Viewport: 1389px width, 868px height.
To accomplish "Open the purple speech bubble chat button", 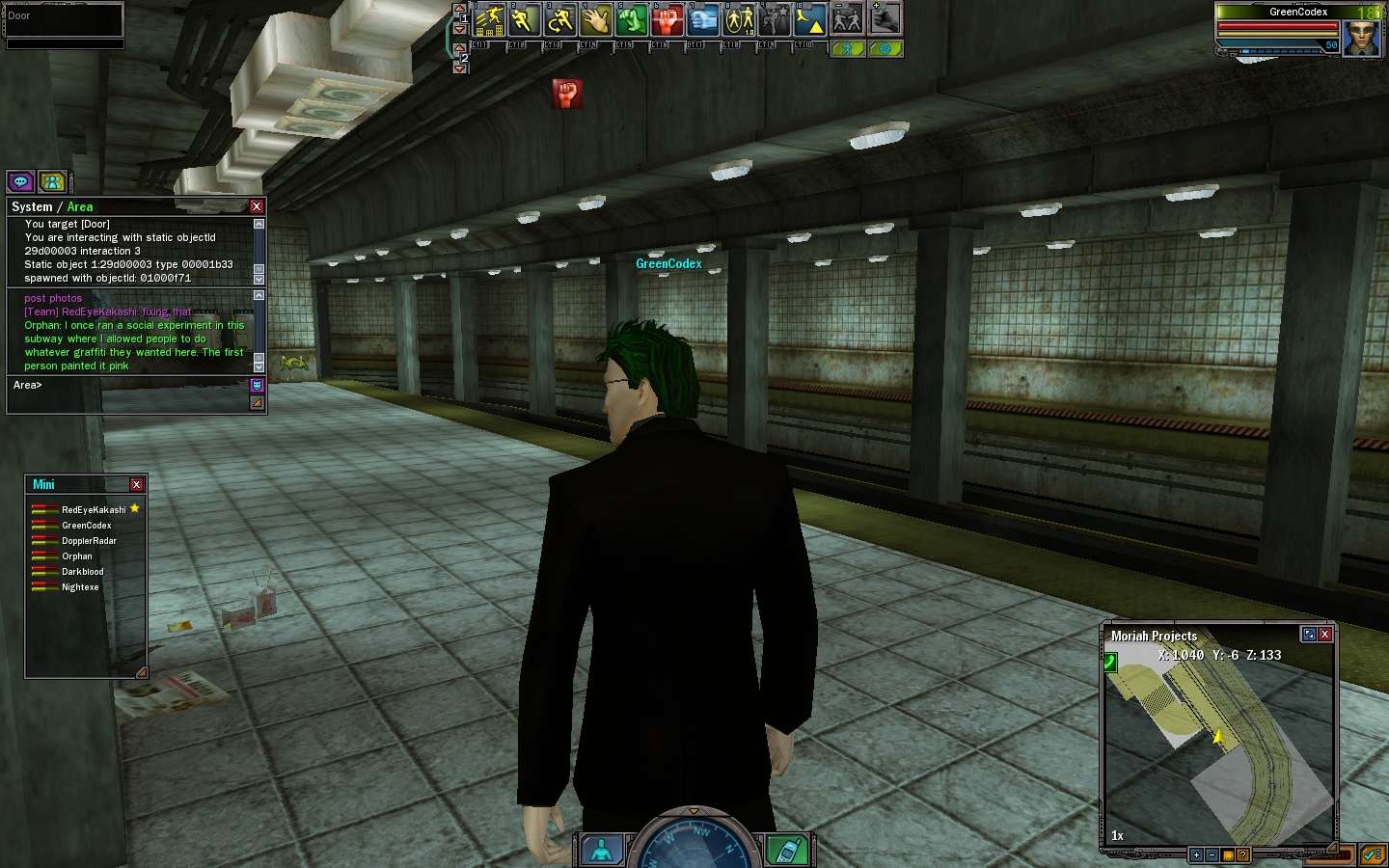I will 20,181.
